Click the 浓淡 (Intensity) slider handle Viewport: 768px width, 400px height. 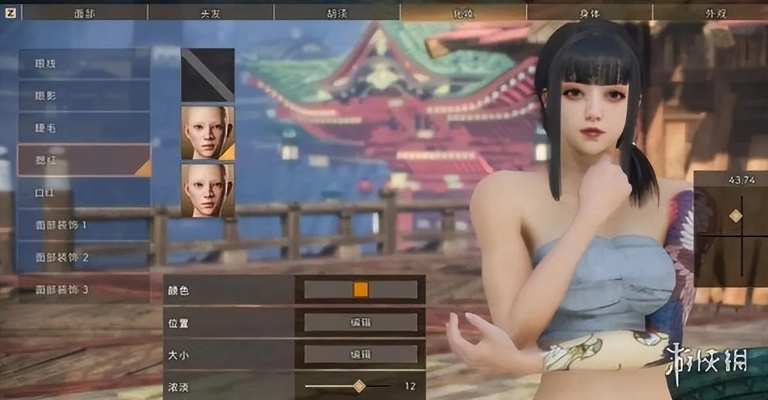[x=358, y=386]
